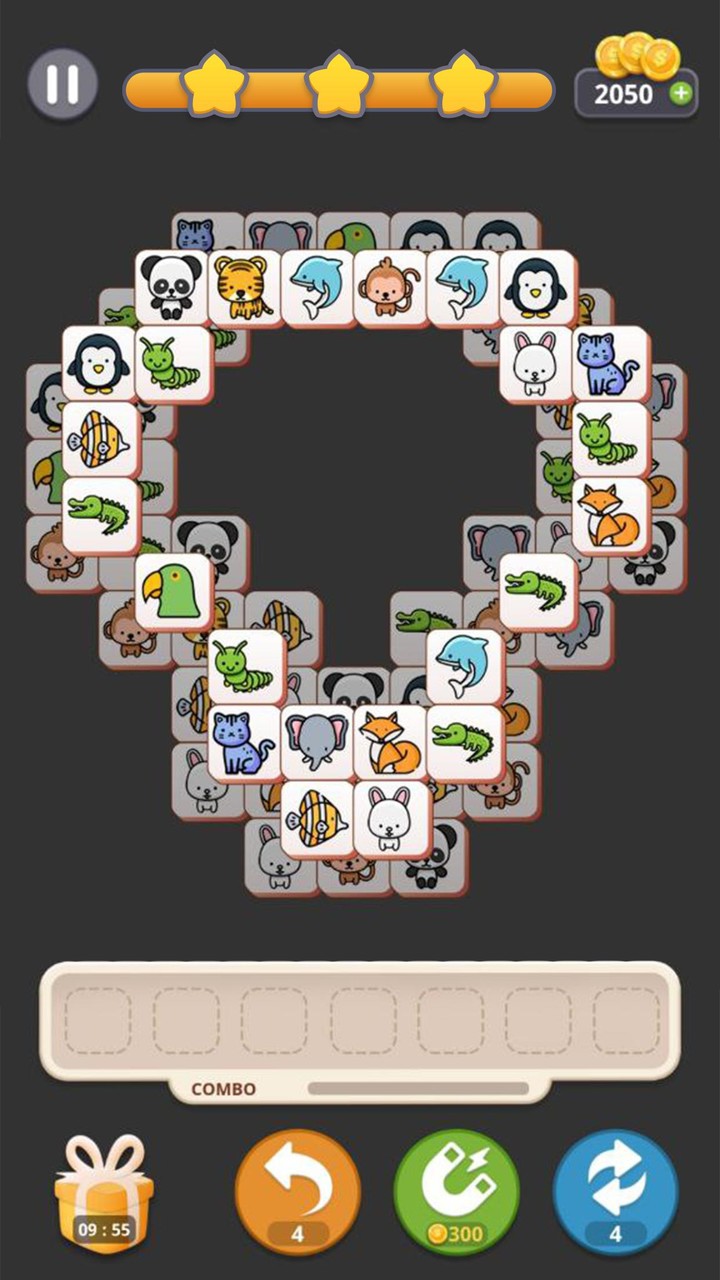
Task: Activate the green magnet booster
Action: pyautogui.click(x=456, y=1190)
